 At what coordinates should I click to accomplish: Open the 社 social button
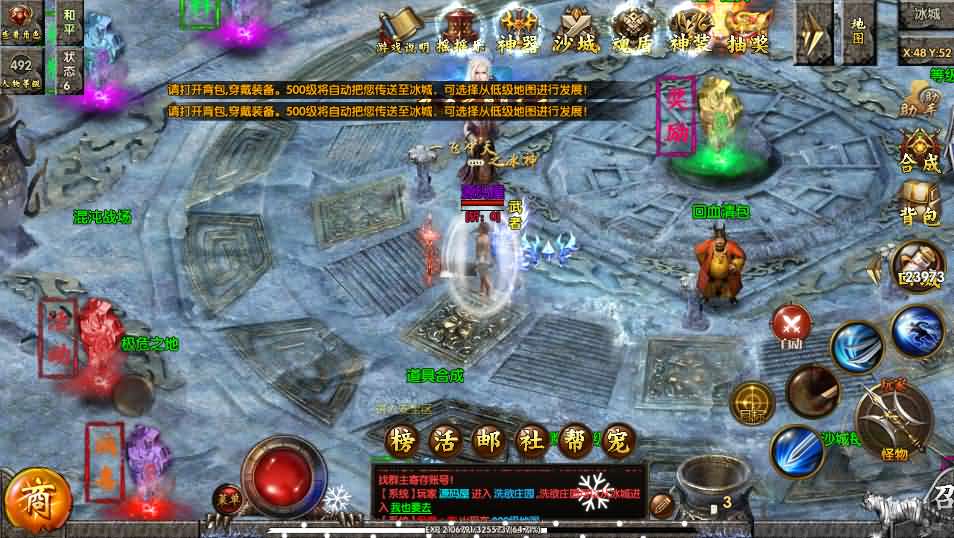pos(534,439)
